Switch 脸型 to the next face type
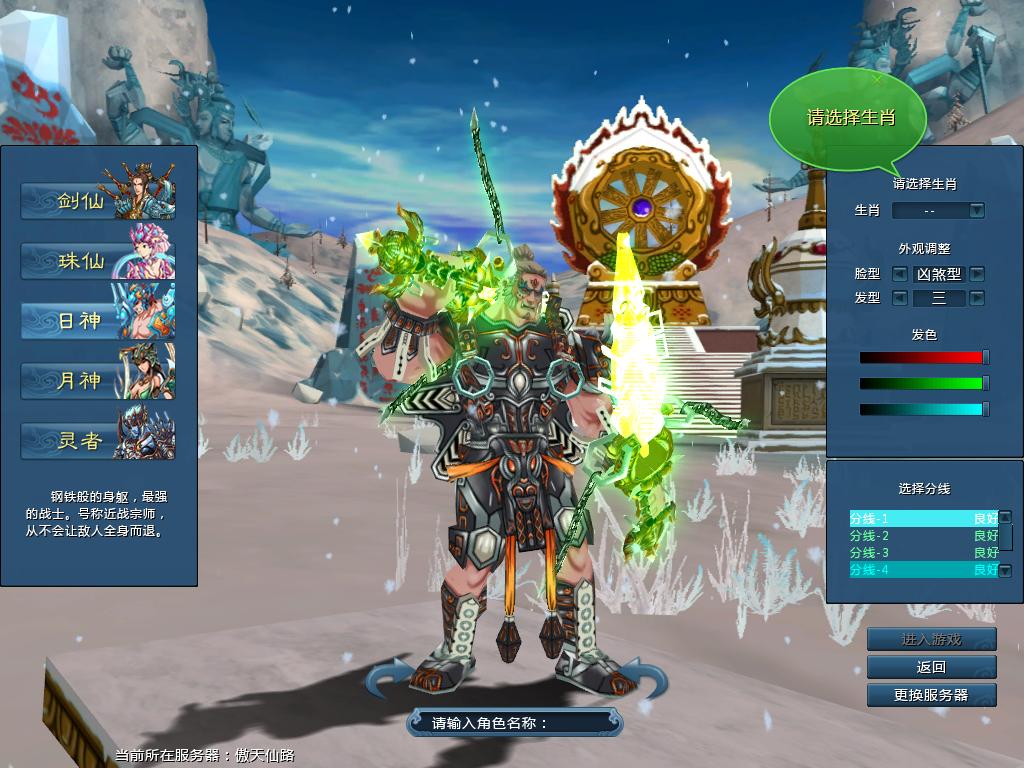 pyautogui.click(x=977, y=274)
